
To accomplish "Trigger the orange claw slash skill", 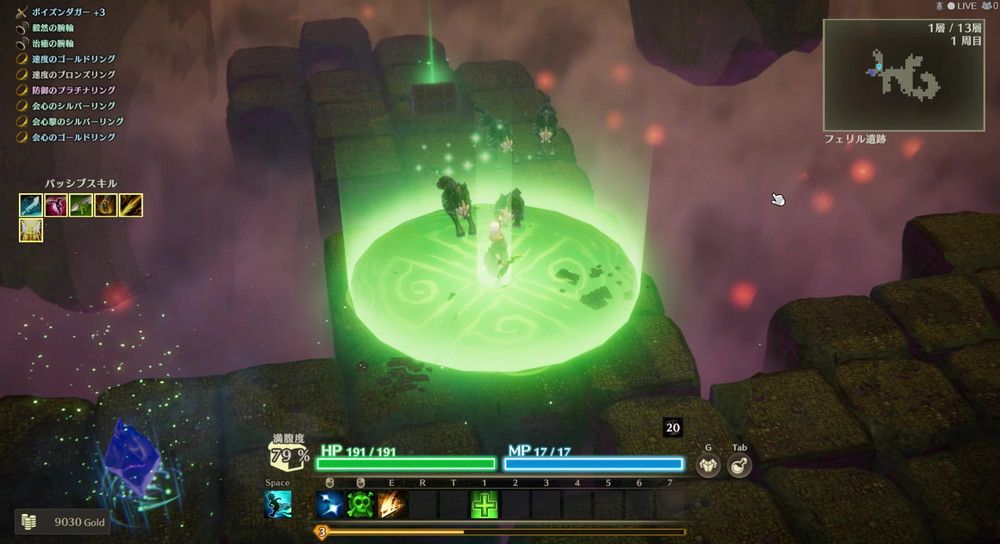I will [392, 504].
